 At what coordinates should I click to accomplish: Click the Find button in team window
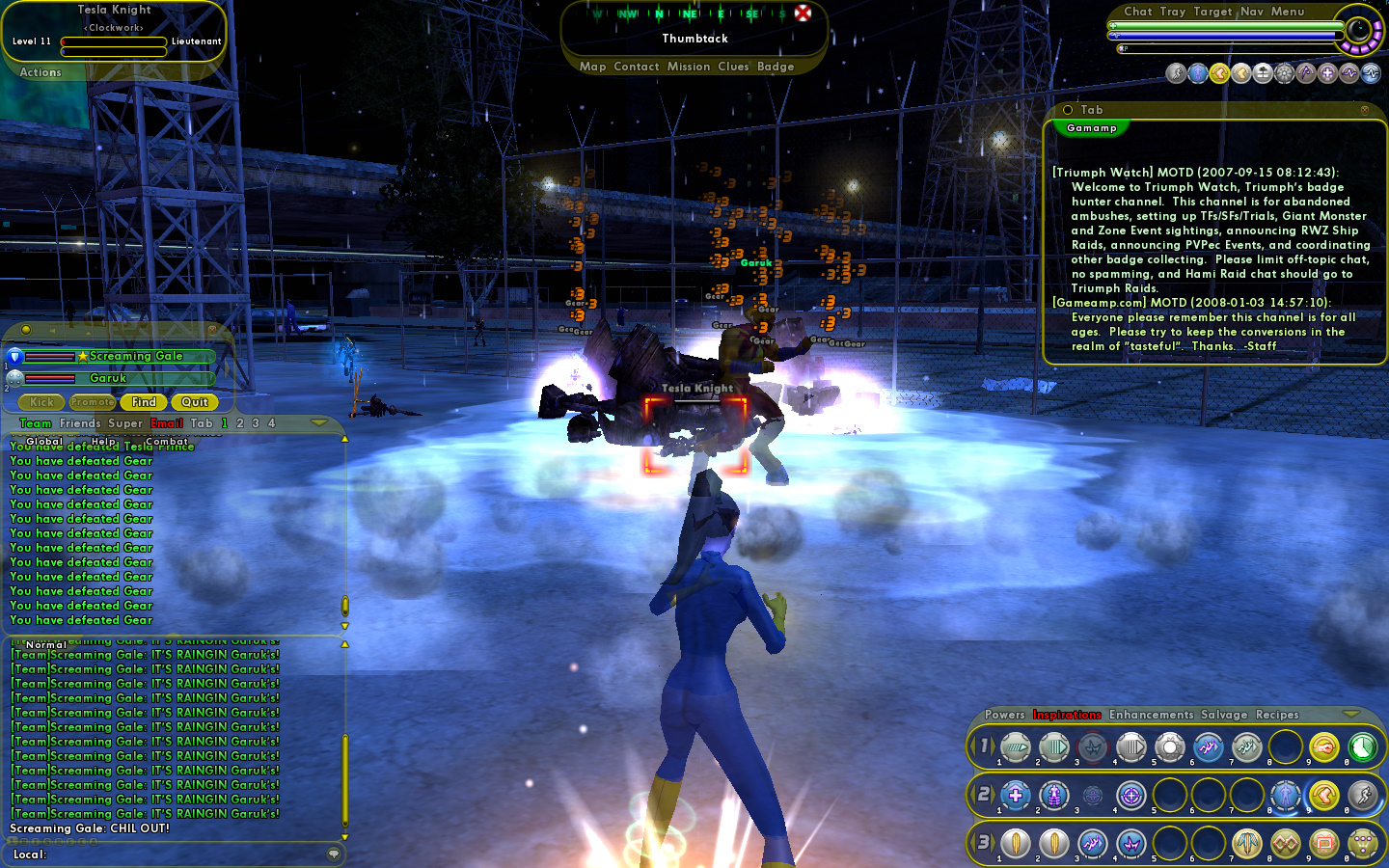[144, 402]
